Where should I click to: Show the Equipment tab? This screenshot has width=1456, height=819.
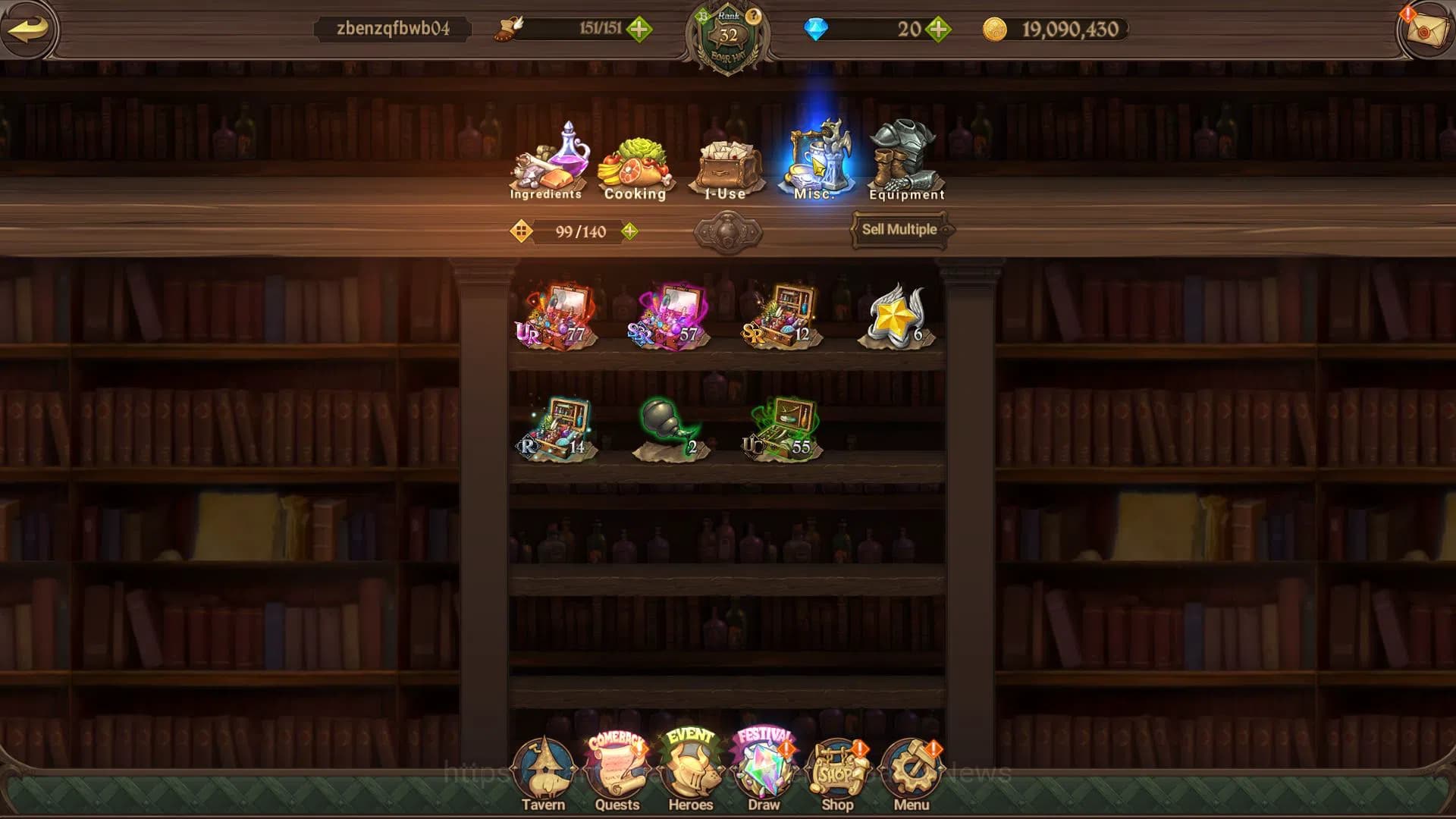906,162
